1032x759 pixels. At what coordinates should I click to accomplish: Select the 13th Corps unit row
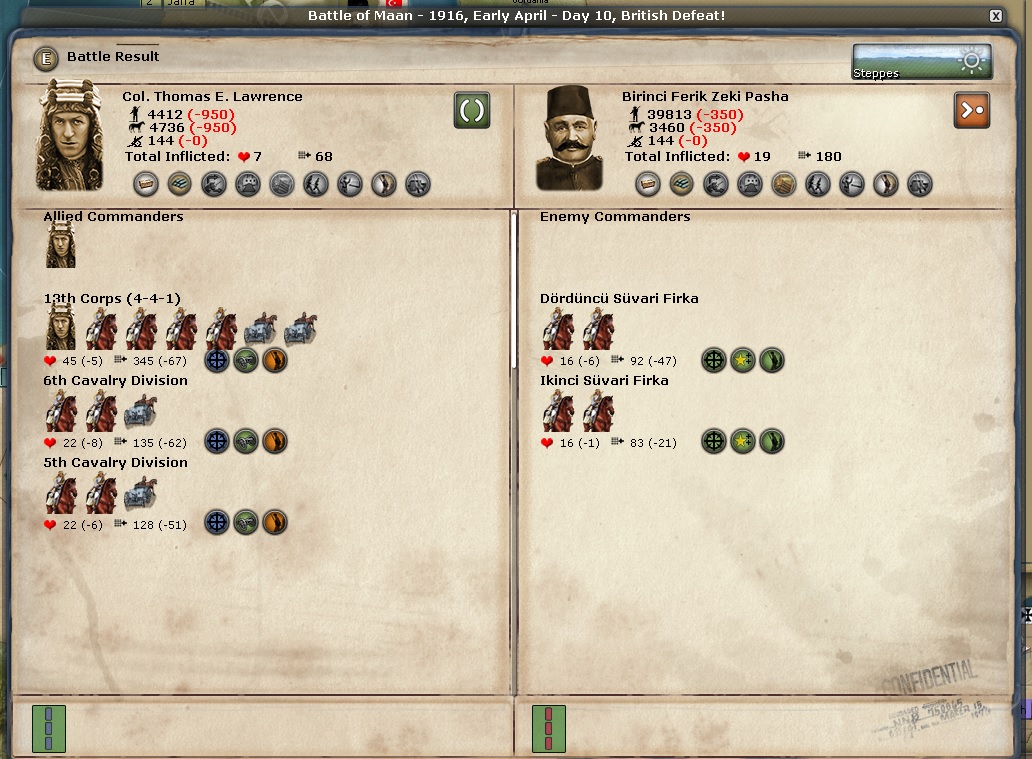(111, 299)
